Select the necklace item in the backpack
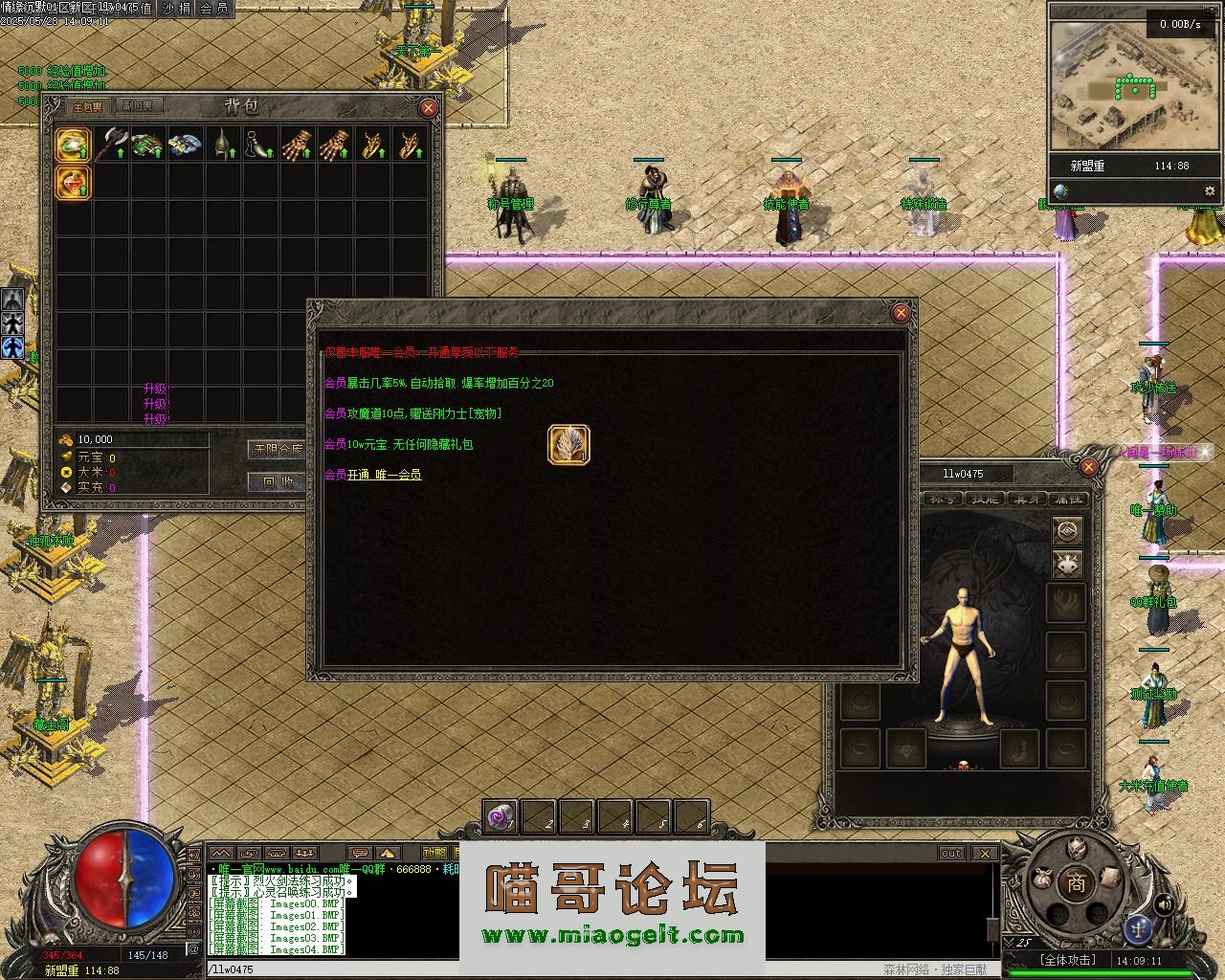1225x980 pixels. (259, 144)
